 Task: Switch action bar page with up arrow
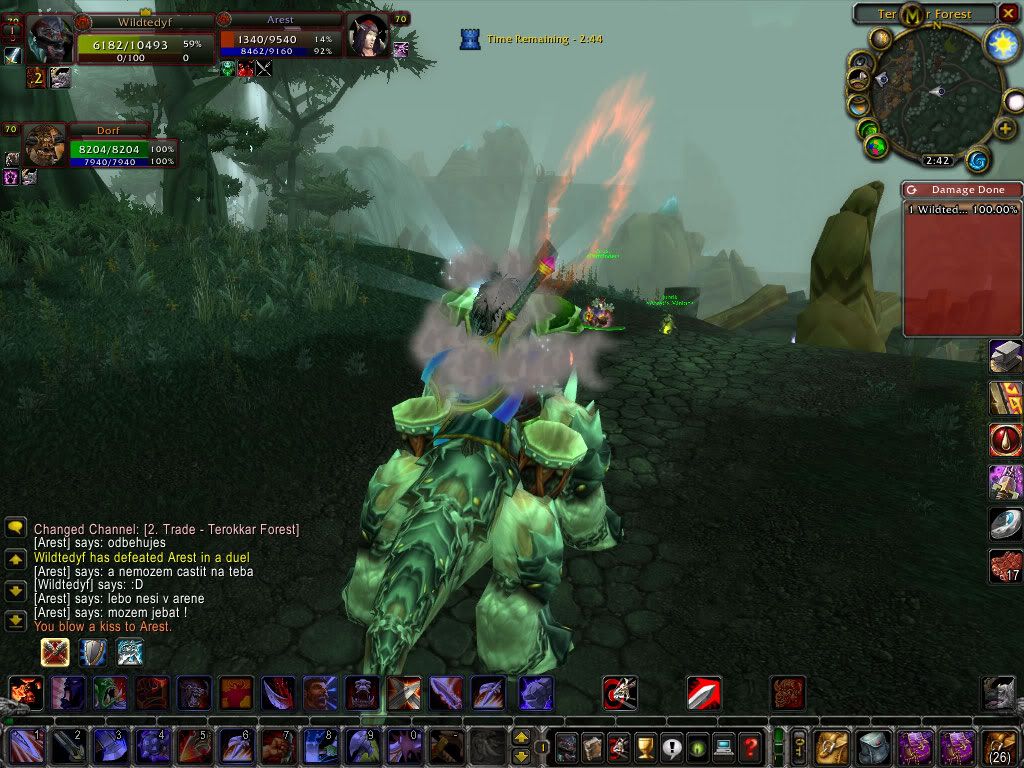pos(521,738)
